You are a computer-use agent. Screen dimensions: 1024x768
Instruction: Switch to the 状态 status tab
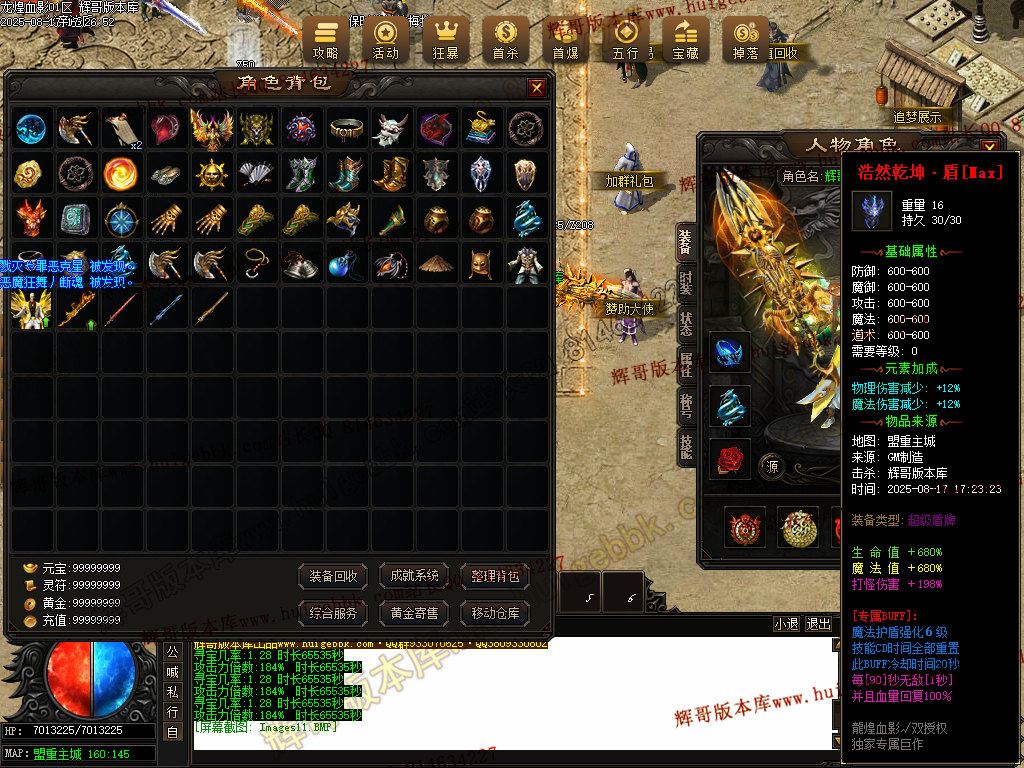coord(686,324)
